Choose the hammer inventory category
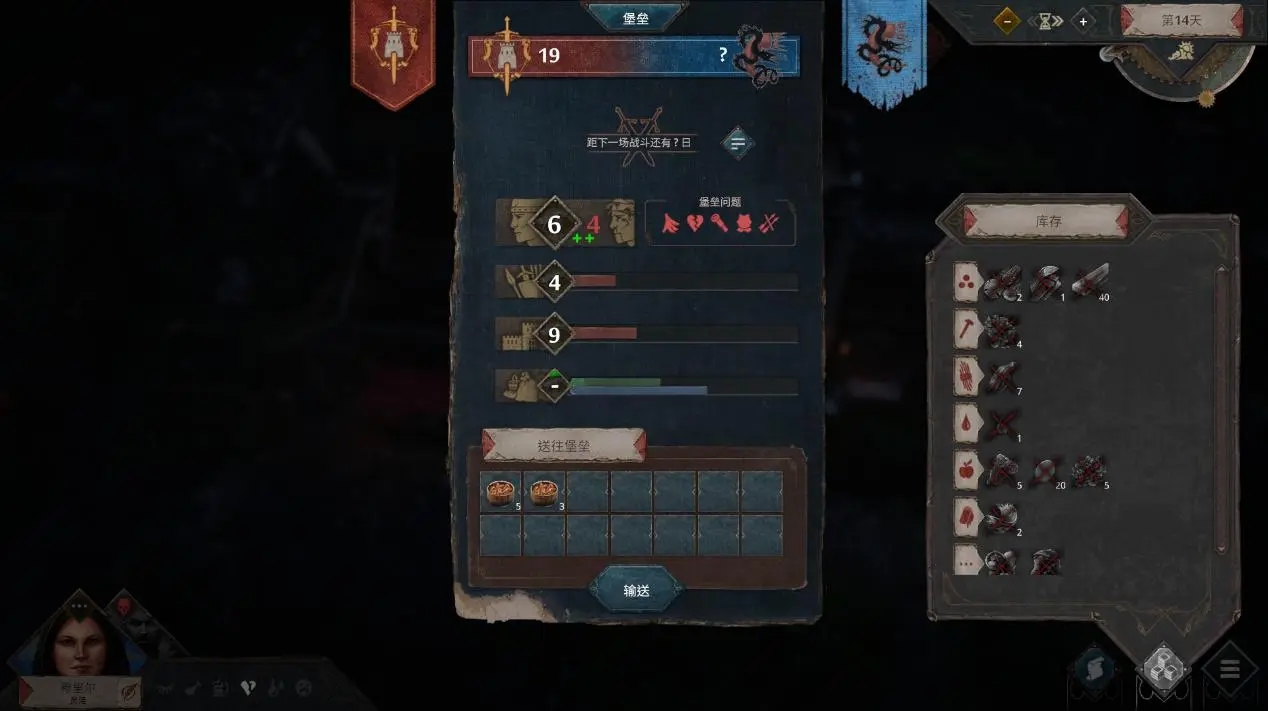The width and height of the screenshot is (1268, 711). click(967, 327)
